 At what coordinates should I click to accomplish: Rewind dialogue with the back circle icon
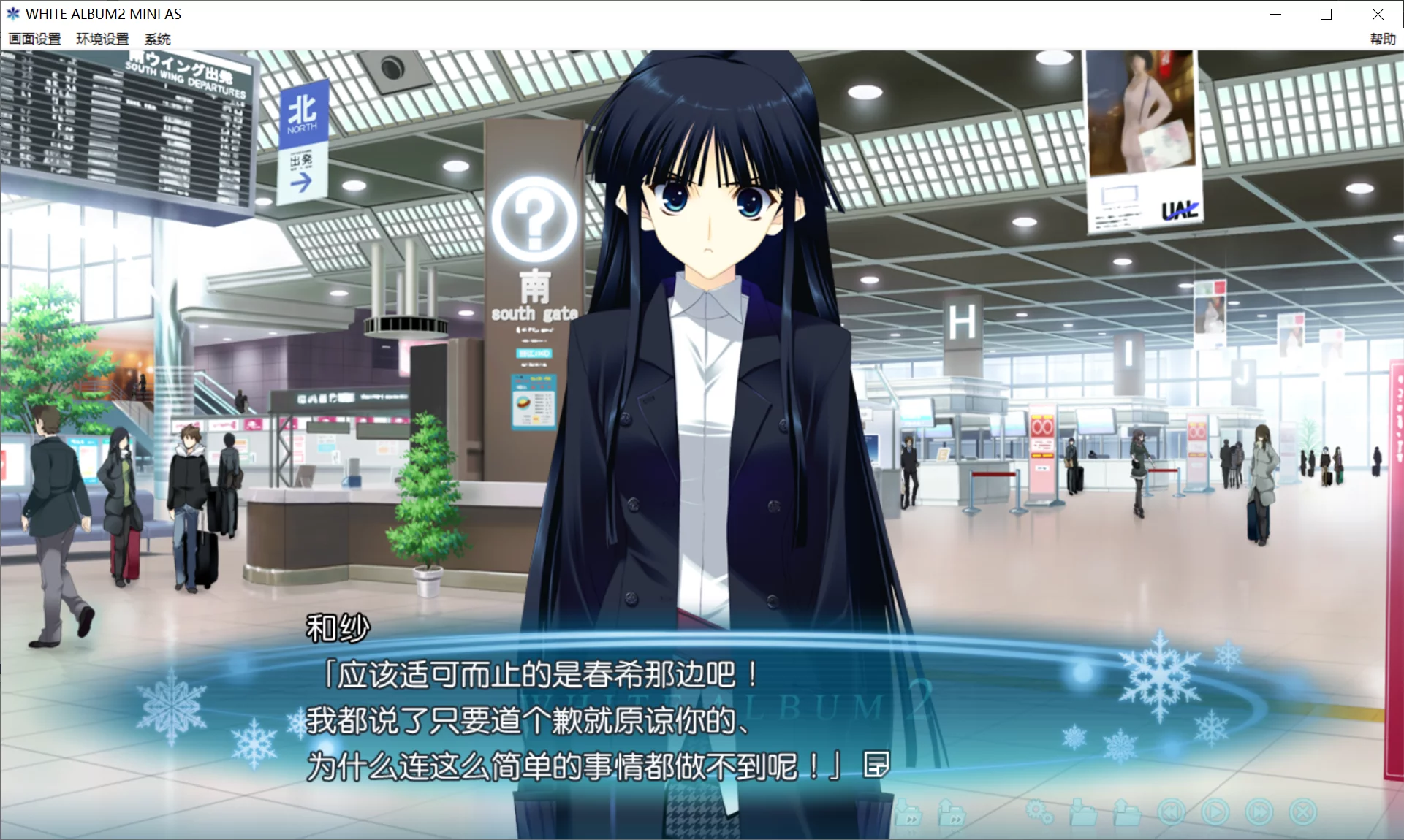click(1172, 812)
